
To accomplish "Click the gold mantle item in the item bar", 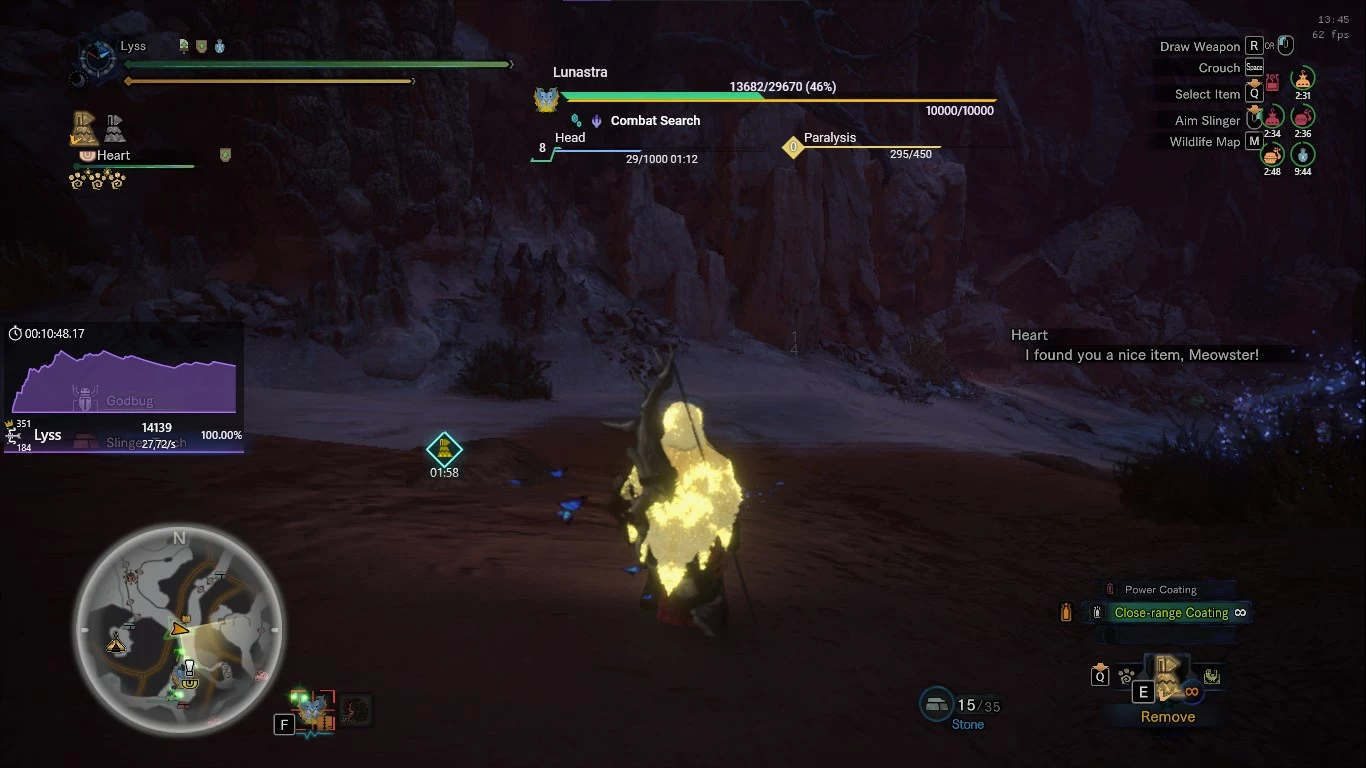I will click(1167, 677).
